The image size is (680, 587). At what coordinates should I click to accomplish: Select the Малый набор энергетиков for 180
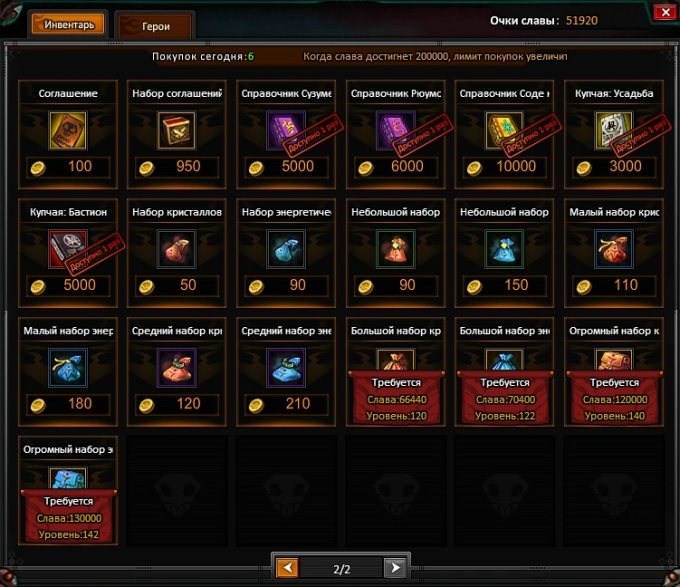[68, 367]
